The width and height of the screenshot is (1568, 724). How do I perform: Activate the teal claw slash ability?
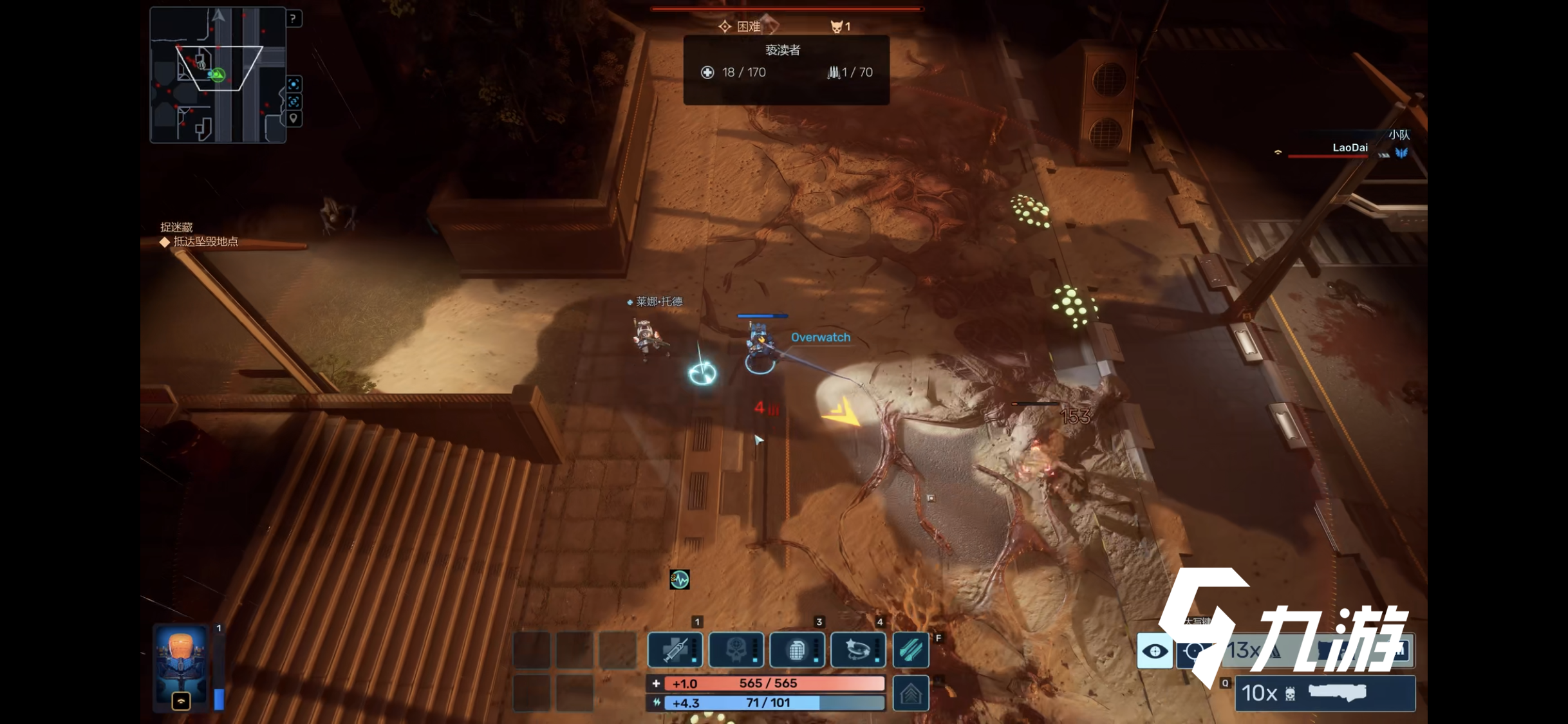click(x=911, y=650)
